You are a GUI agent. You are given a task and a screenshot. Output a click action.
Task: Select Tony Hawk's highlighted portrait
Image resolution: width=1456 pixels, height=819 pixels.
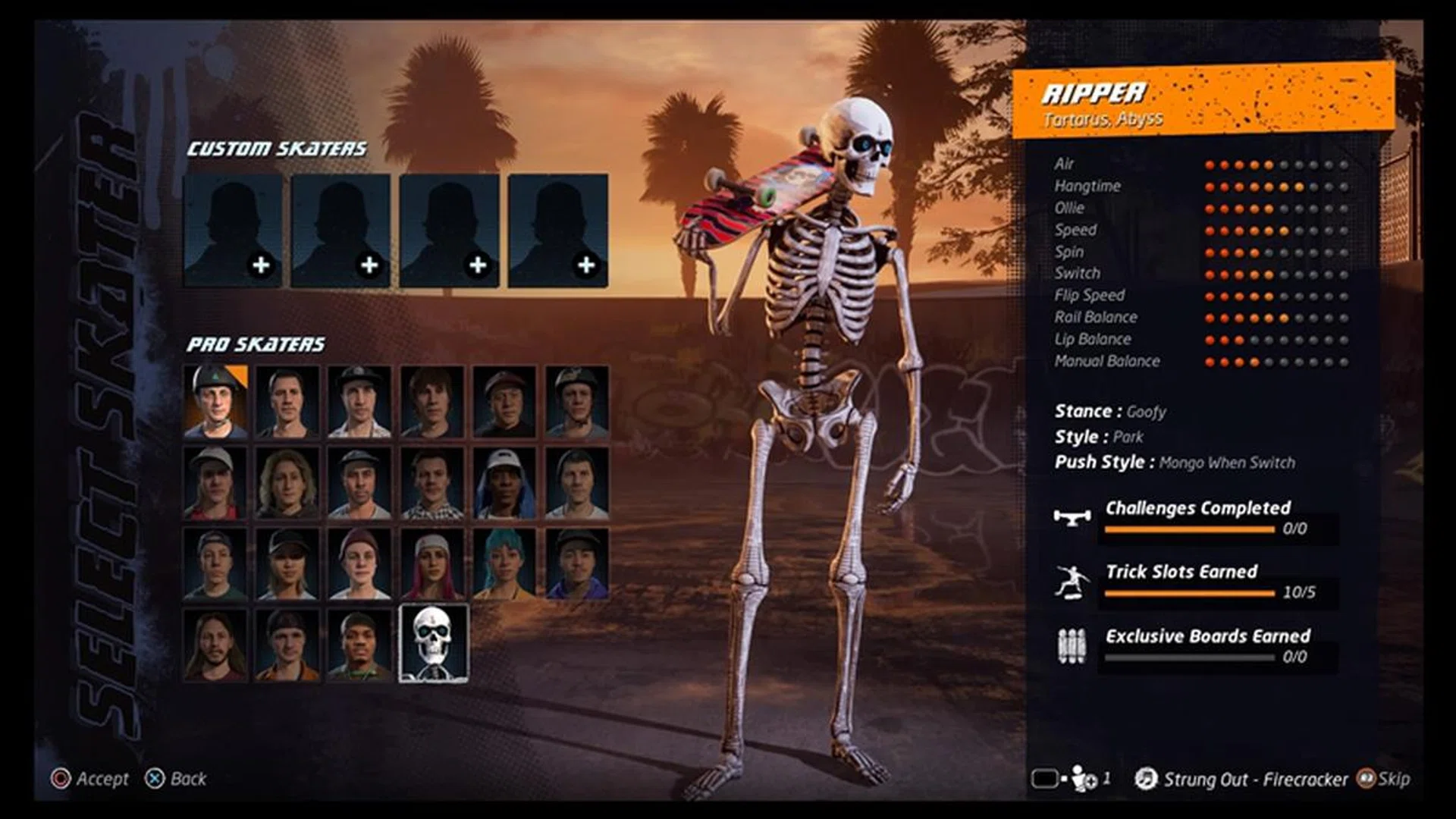tap(218, 403)
